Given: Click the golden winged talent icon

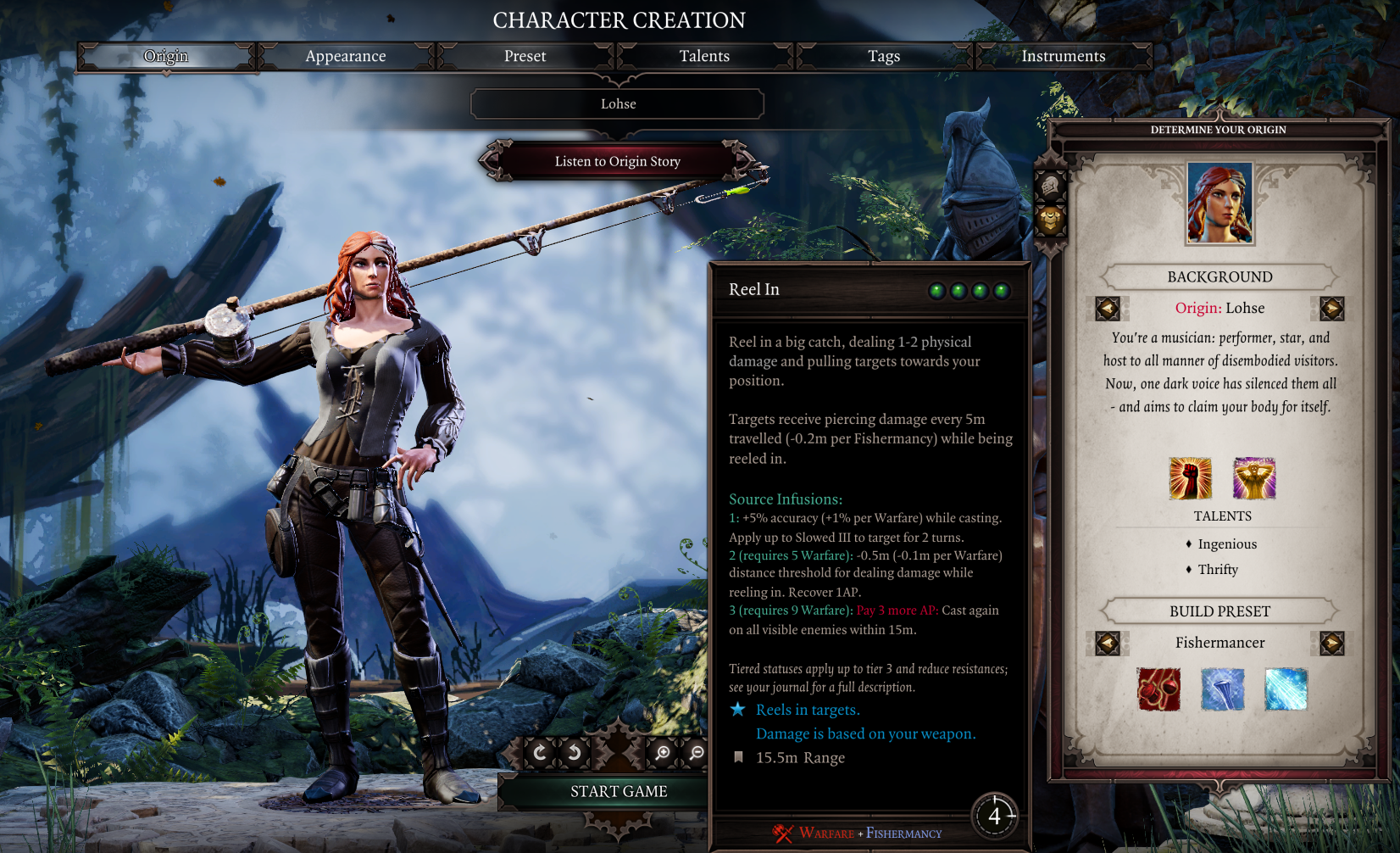Looking at the screenshot, I should click(1254, 477).
